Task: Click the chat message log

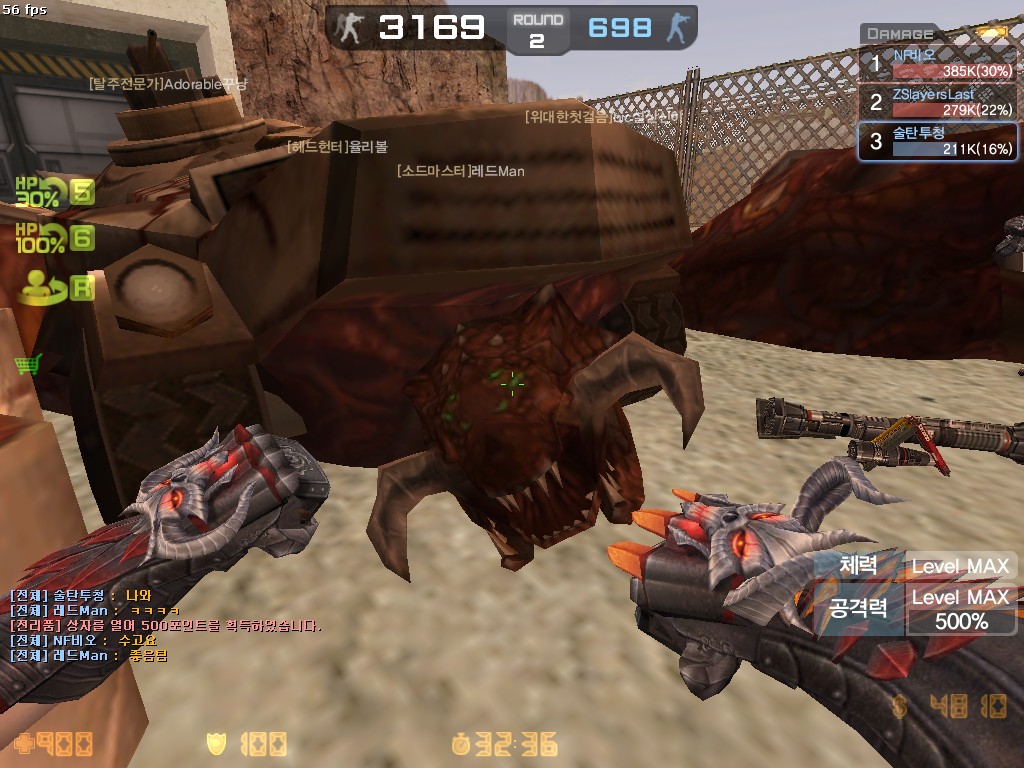Action: click(x=165, y=625)
